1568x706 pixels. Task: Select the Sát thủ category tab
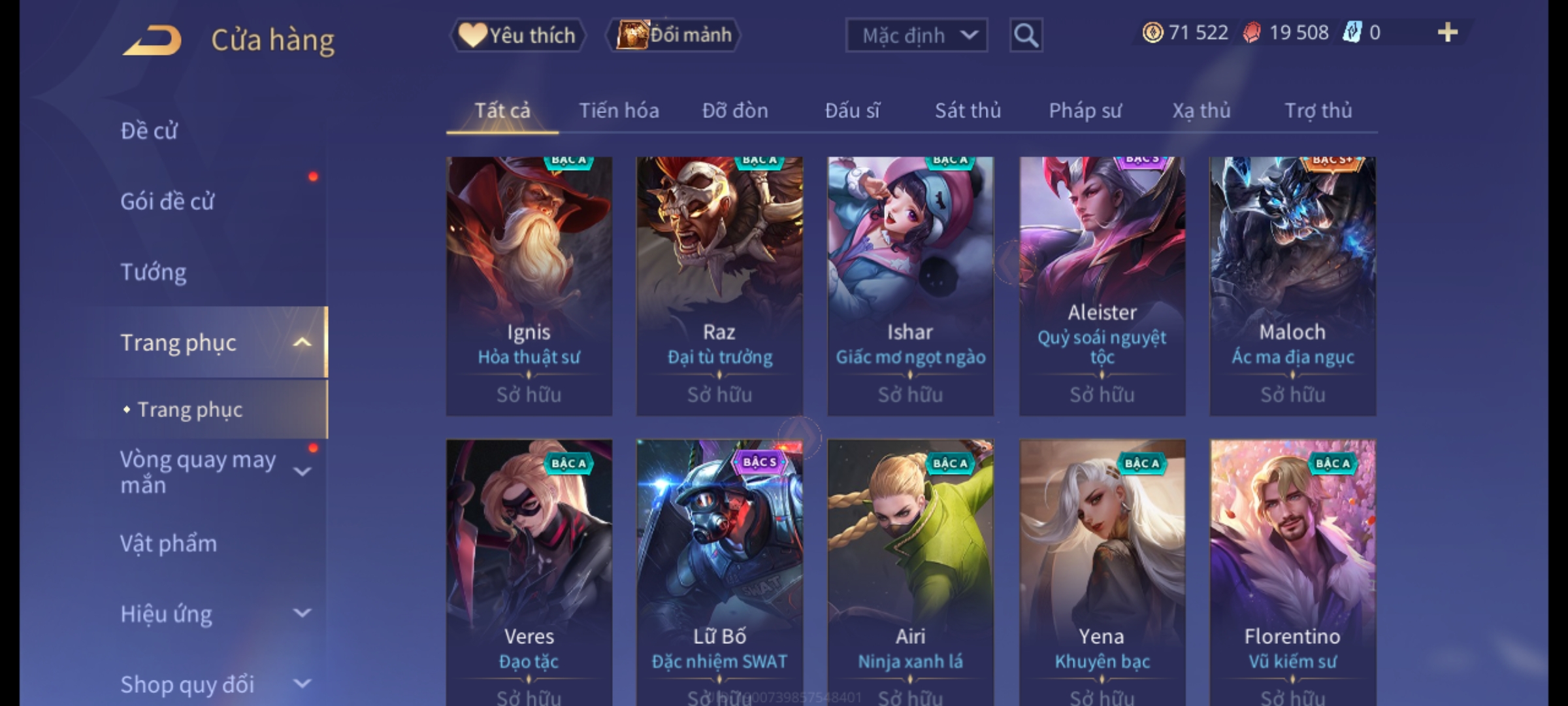coord(968,110)
